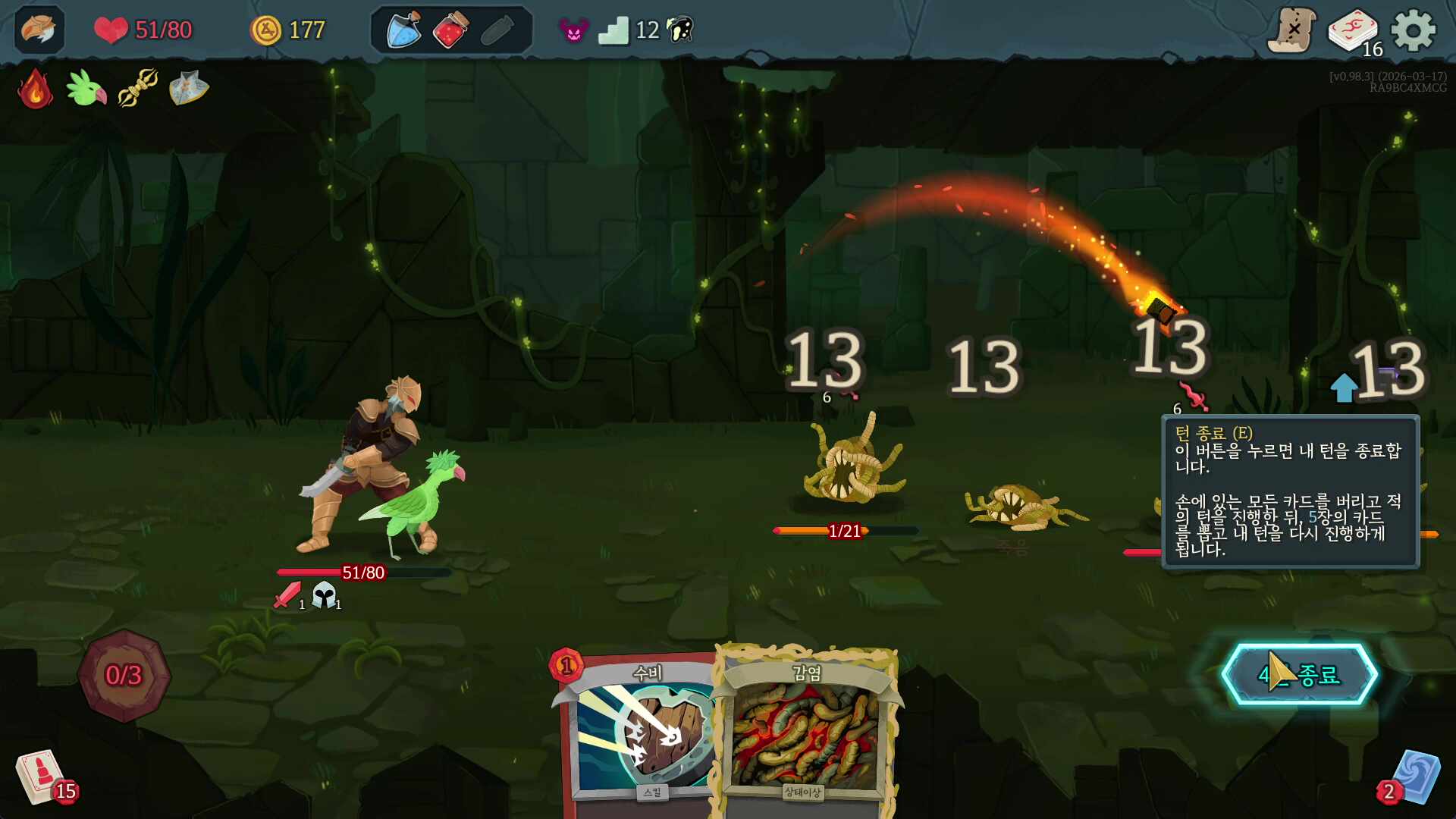This screenshot has width=1456, height=819.
Task: Inspect the purple ascension demon icon
Action: pos(573,30)
